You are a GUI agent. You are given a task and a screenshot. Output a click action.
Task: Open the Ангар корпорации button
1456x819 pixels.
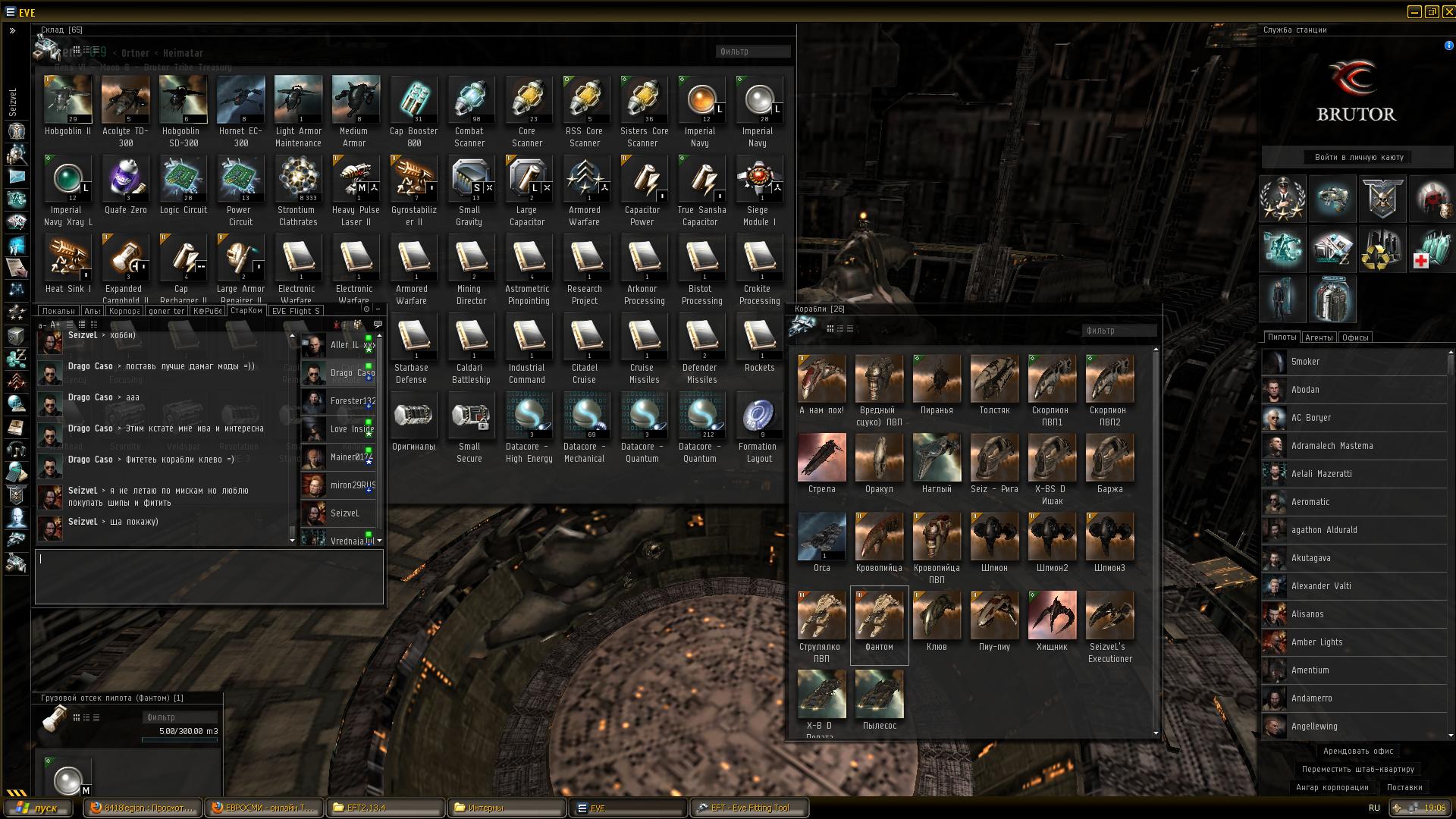pos(1332,787)
